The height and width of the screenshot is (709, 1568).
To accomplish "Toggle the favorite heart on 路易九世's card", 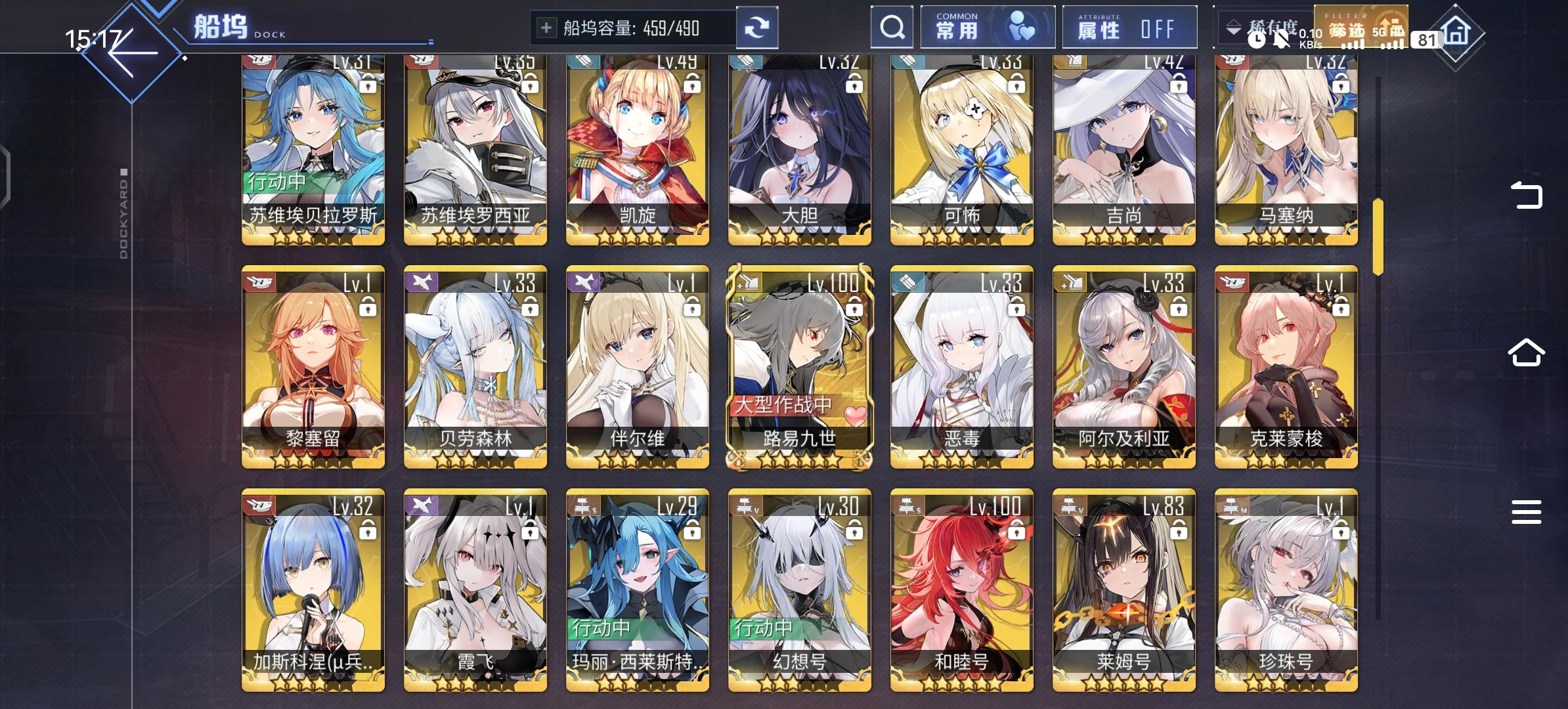I will click(856, 416).
